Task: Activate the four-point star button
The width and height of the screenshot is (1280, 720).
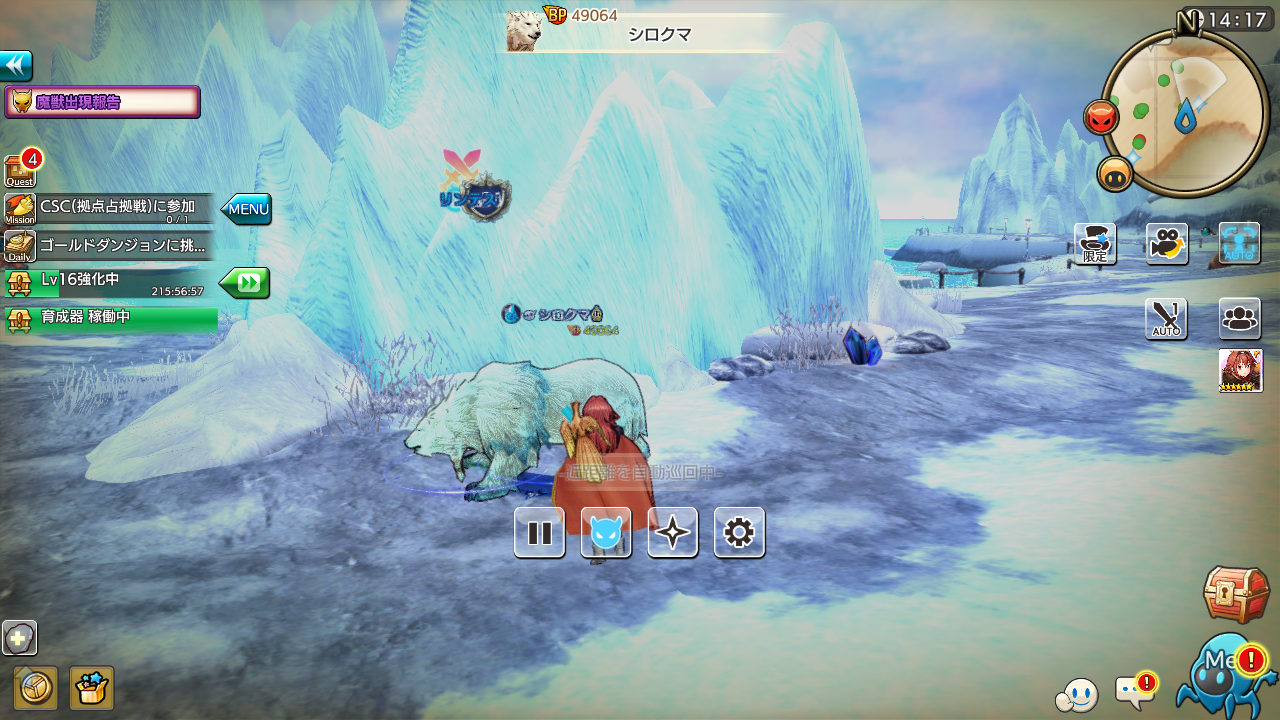Action: pos(672,532)
